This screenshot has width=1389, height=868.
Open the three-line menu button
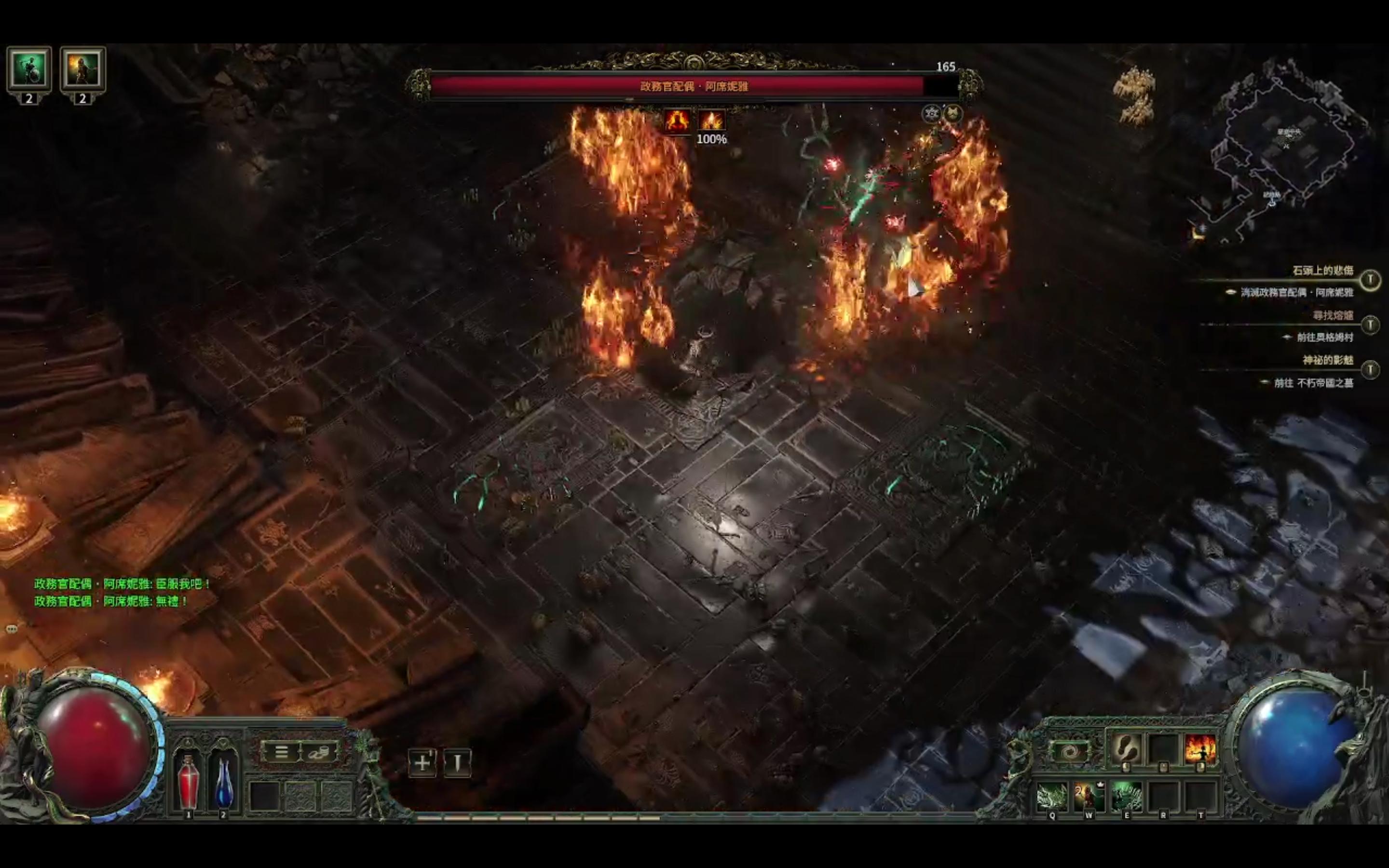[281, 751]
